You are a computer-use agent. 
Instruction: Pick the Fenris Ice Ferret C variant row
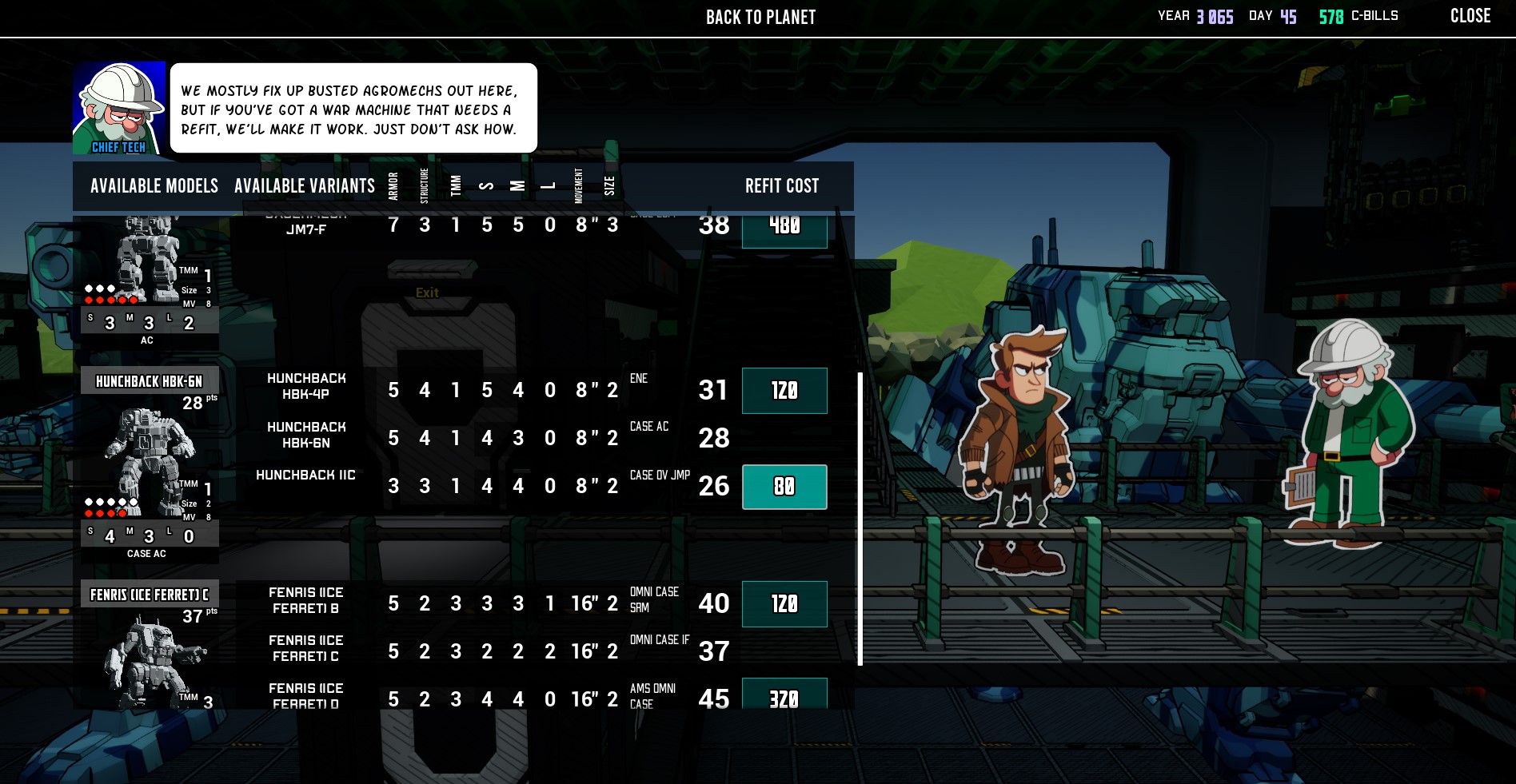(x=306, y=648)
